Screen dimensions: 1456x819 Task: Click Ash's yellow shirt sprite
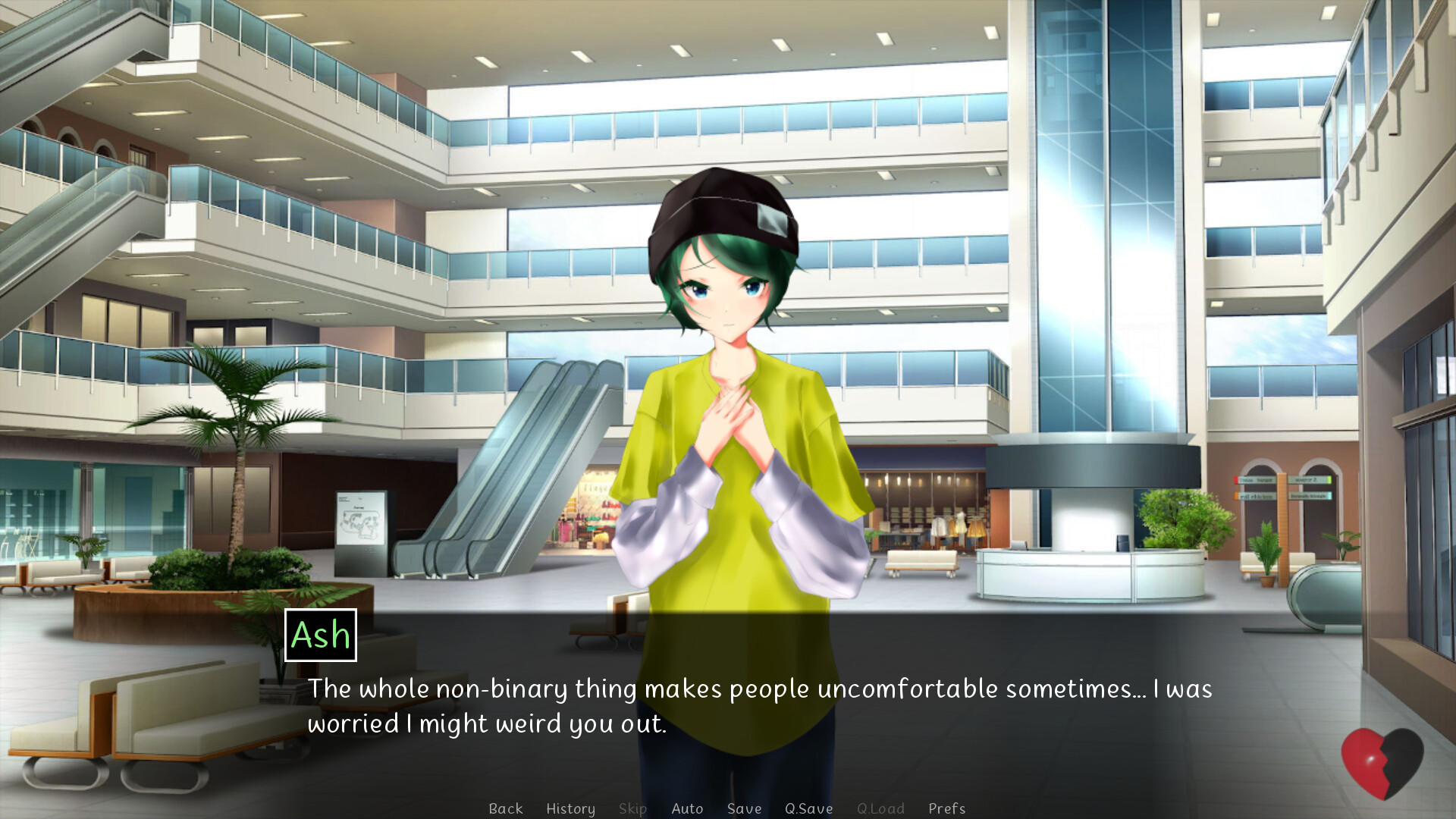tap(728, 470)
